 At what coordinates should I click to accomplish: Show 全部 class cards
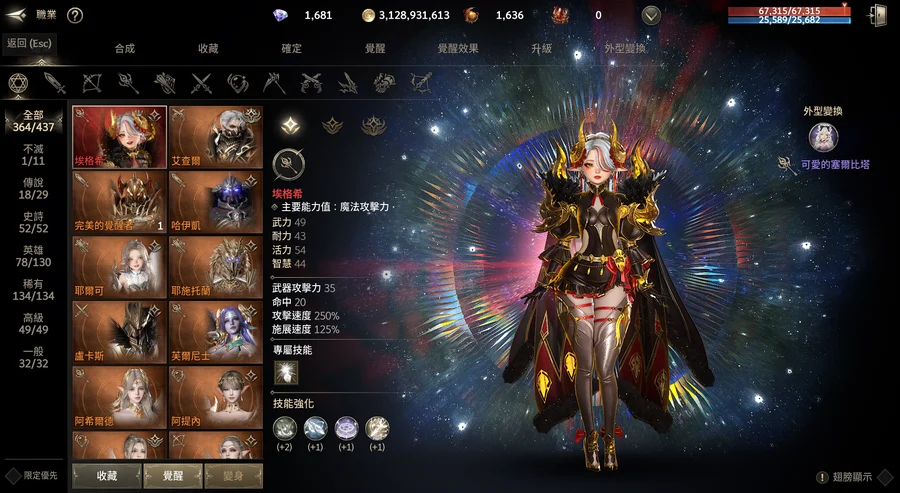tap(33, 121)
